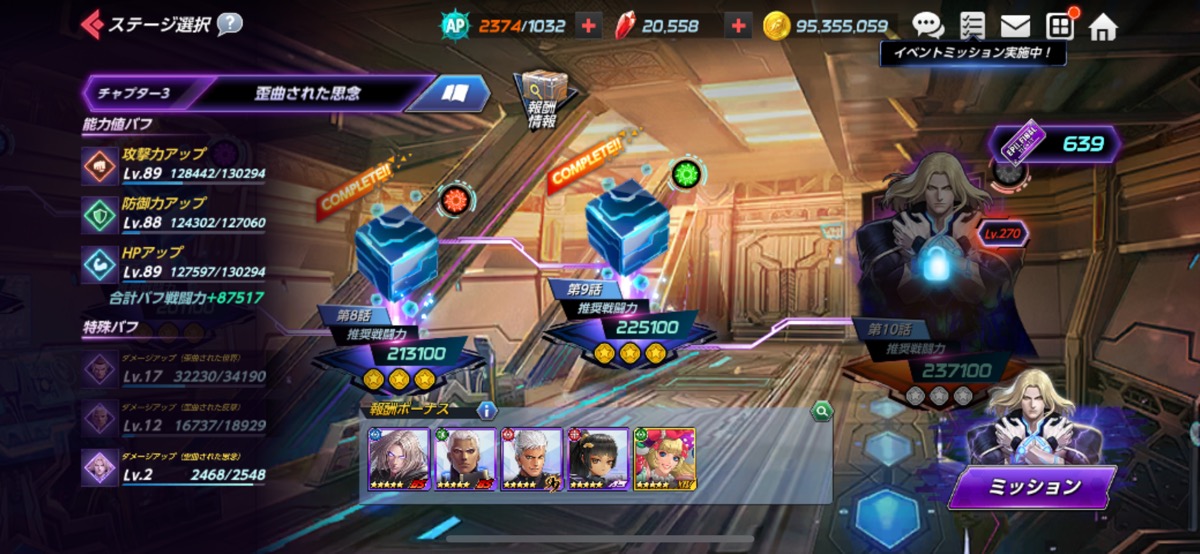1200x554 pixels.
Task: Open the chapter story book button
Action: pos(456,93)
